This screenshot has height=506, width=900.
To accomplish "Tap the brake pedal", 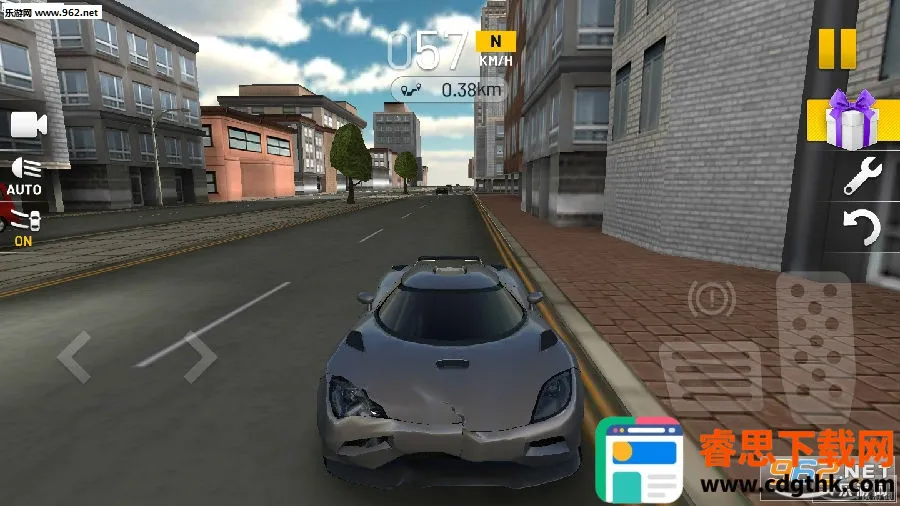I will tap(711, 375).
